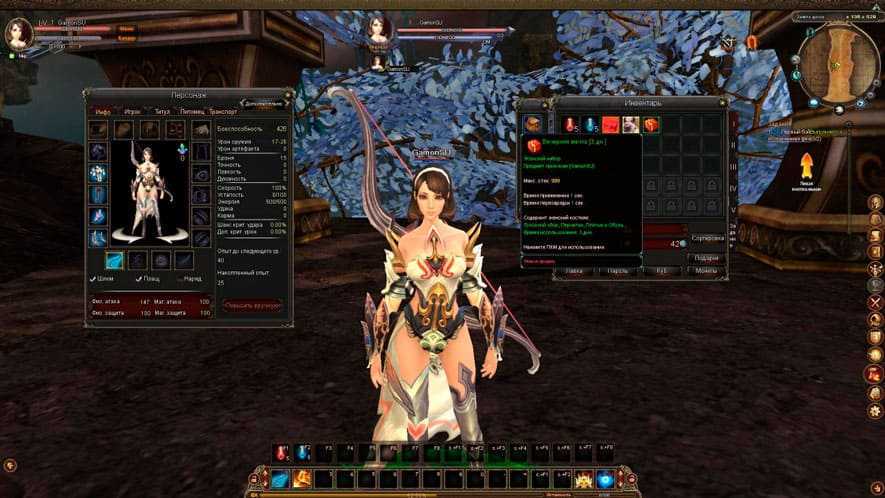The height and width of the screenshot is (498, 885).
Task: Click the Дополнительно button
Action: pyautogui.click(x=264, y=102)
